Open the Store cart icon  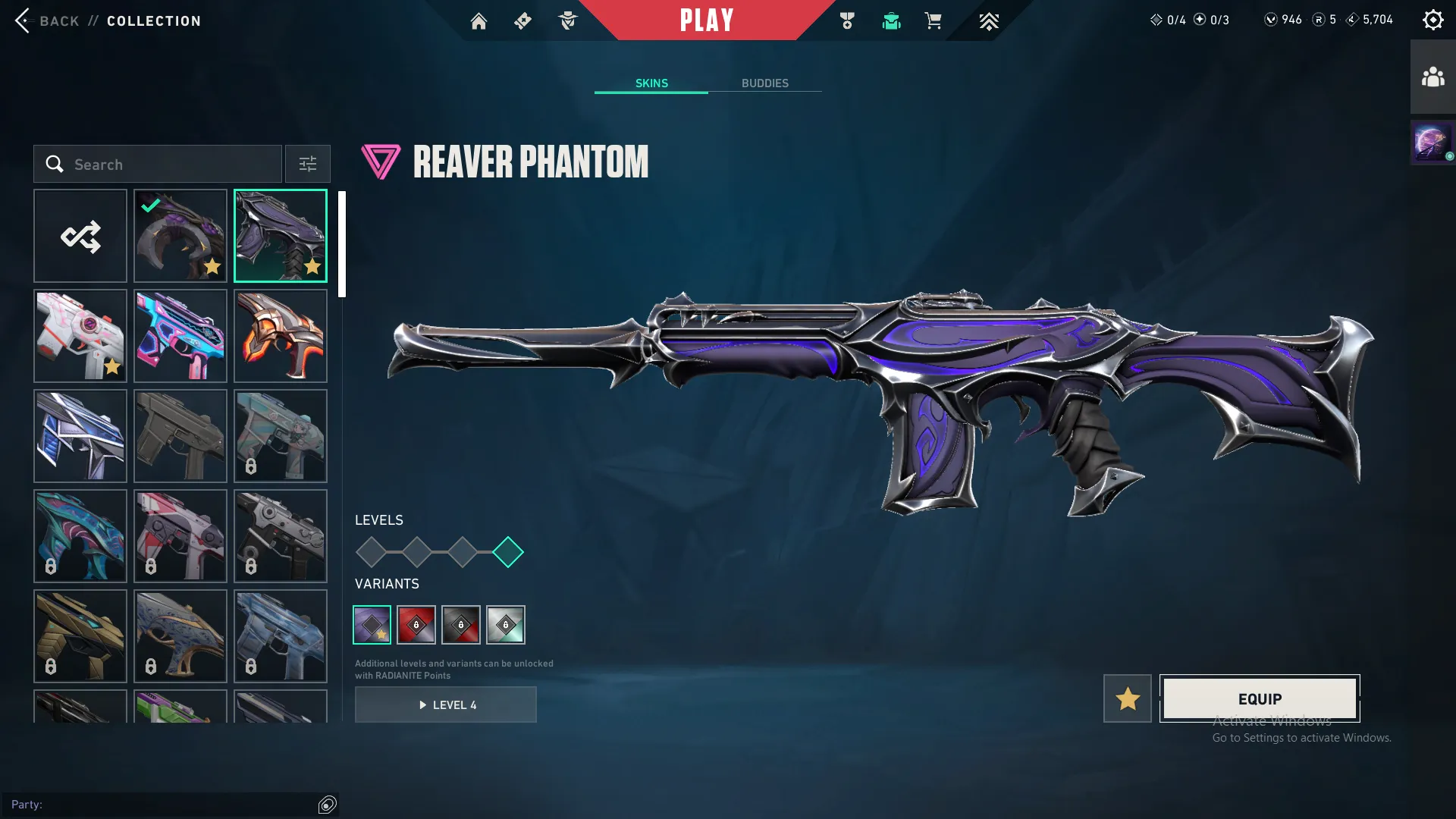[934, 20]
